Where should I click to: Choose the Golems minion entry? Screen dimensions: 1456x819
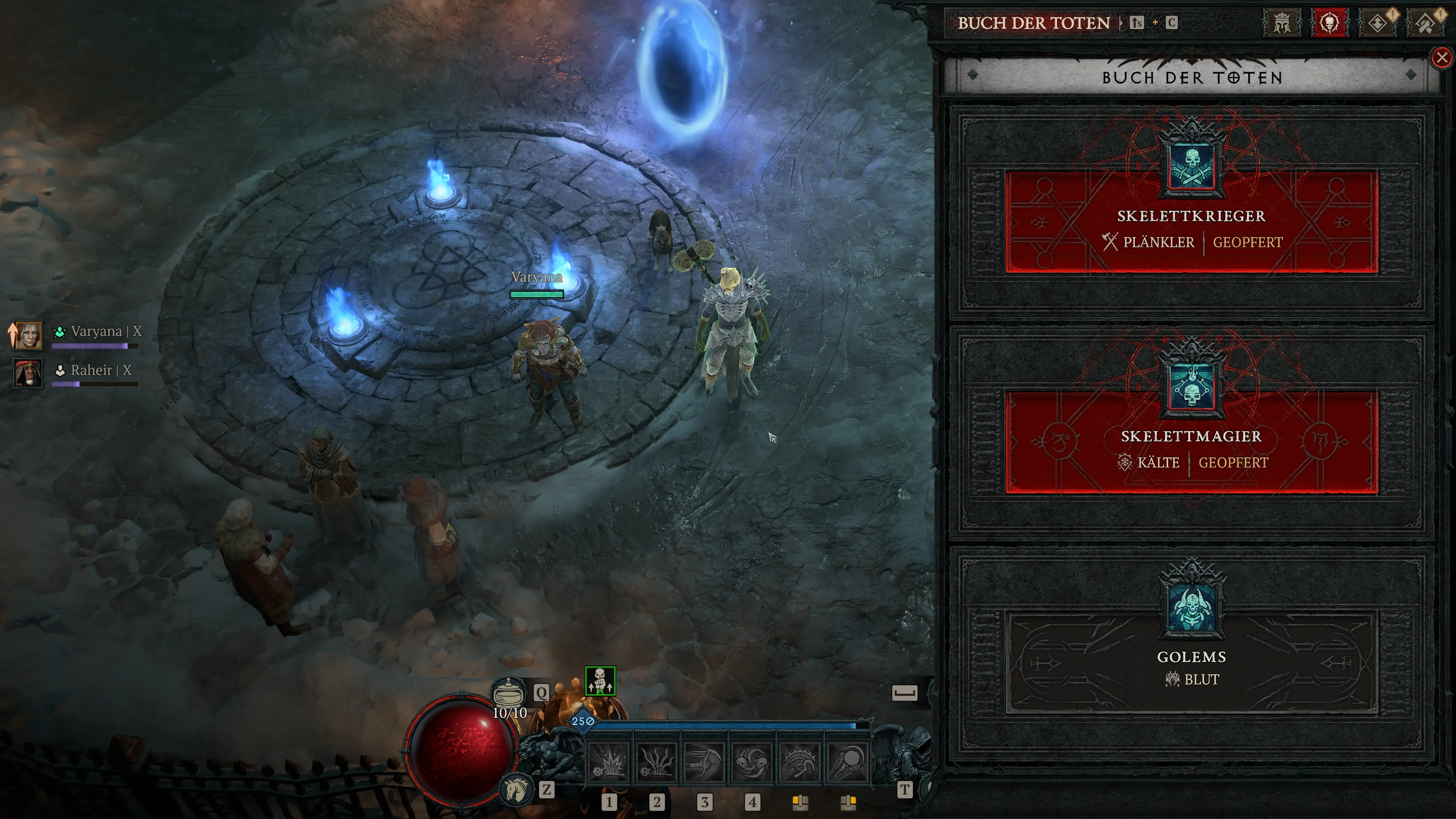click(x=1191, y=661)
